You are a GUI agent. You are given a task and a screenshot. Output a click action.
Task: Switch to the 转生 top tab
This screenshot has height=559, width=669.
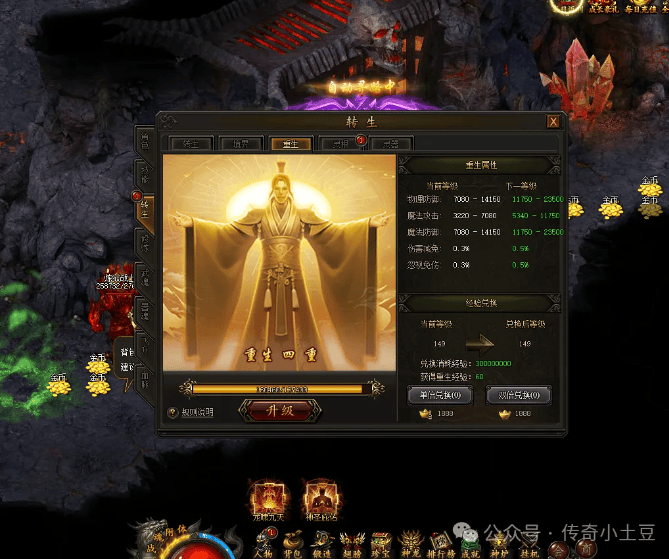coord(187,143)
